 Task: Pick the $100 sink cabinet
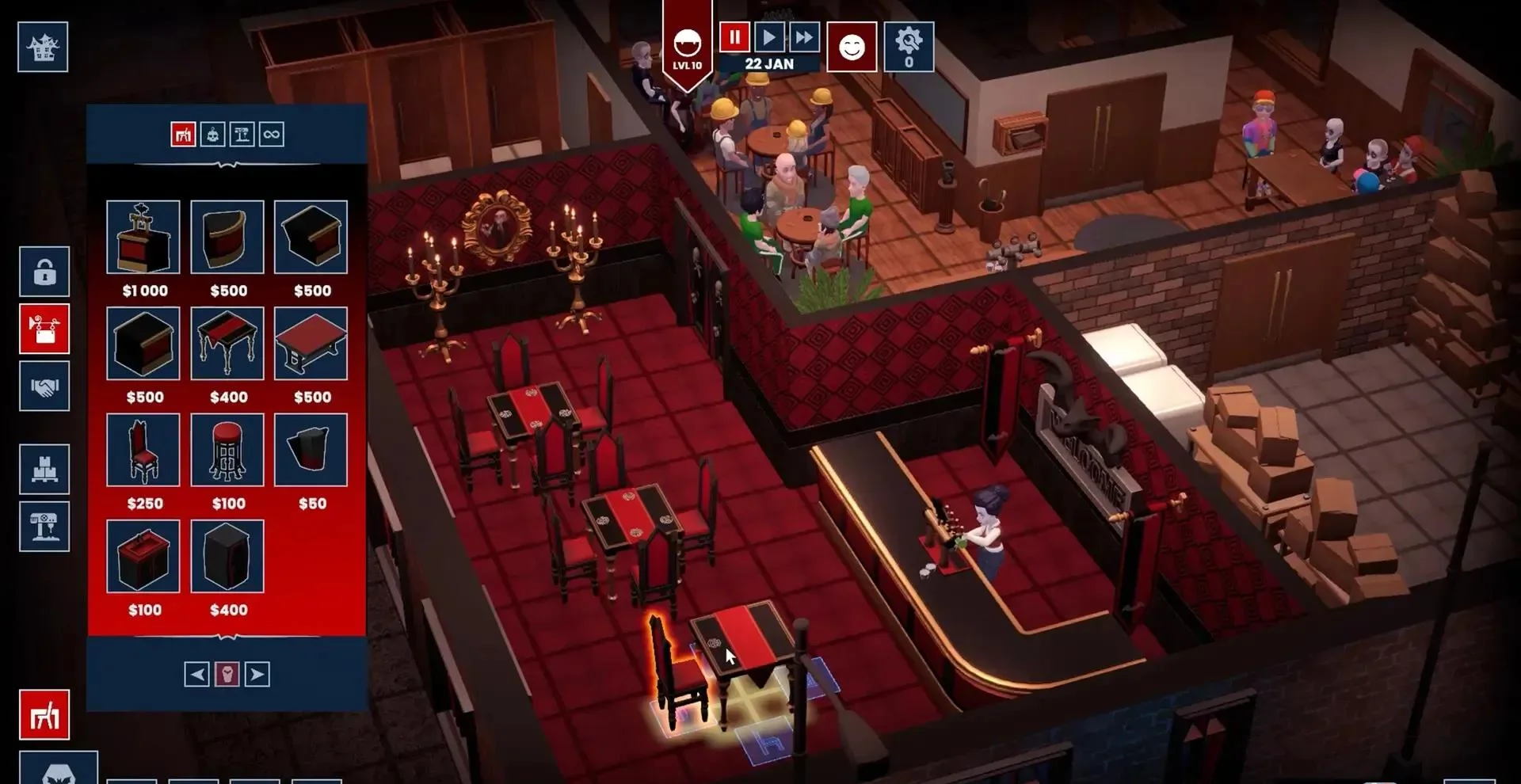click(143, 556)
